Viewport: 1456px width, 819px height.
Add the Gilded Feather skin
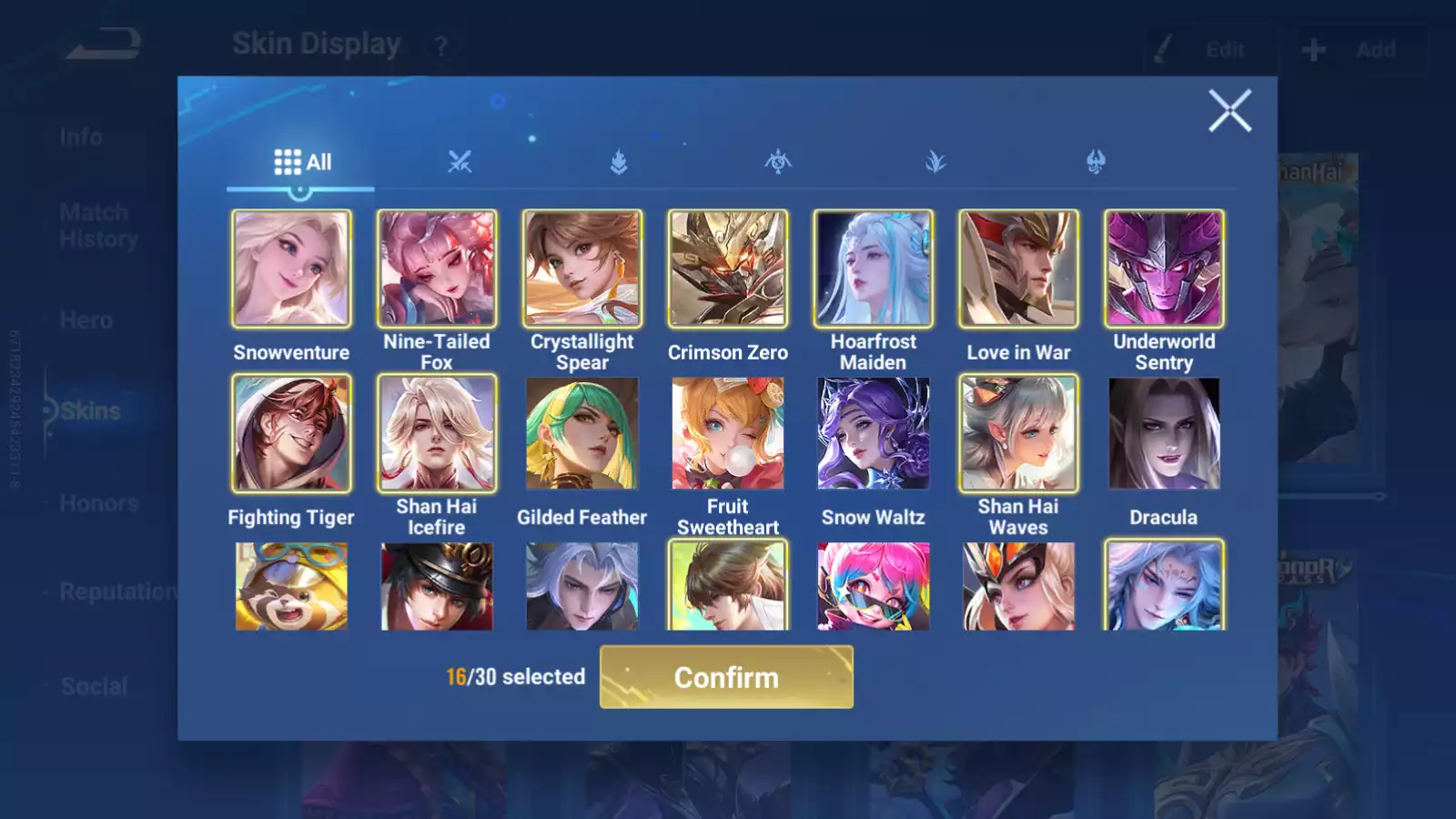tap(582, 433)
